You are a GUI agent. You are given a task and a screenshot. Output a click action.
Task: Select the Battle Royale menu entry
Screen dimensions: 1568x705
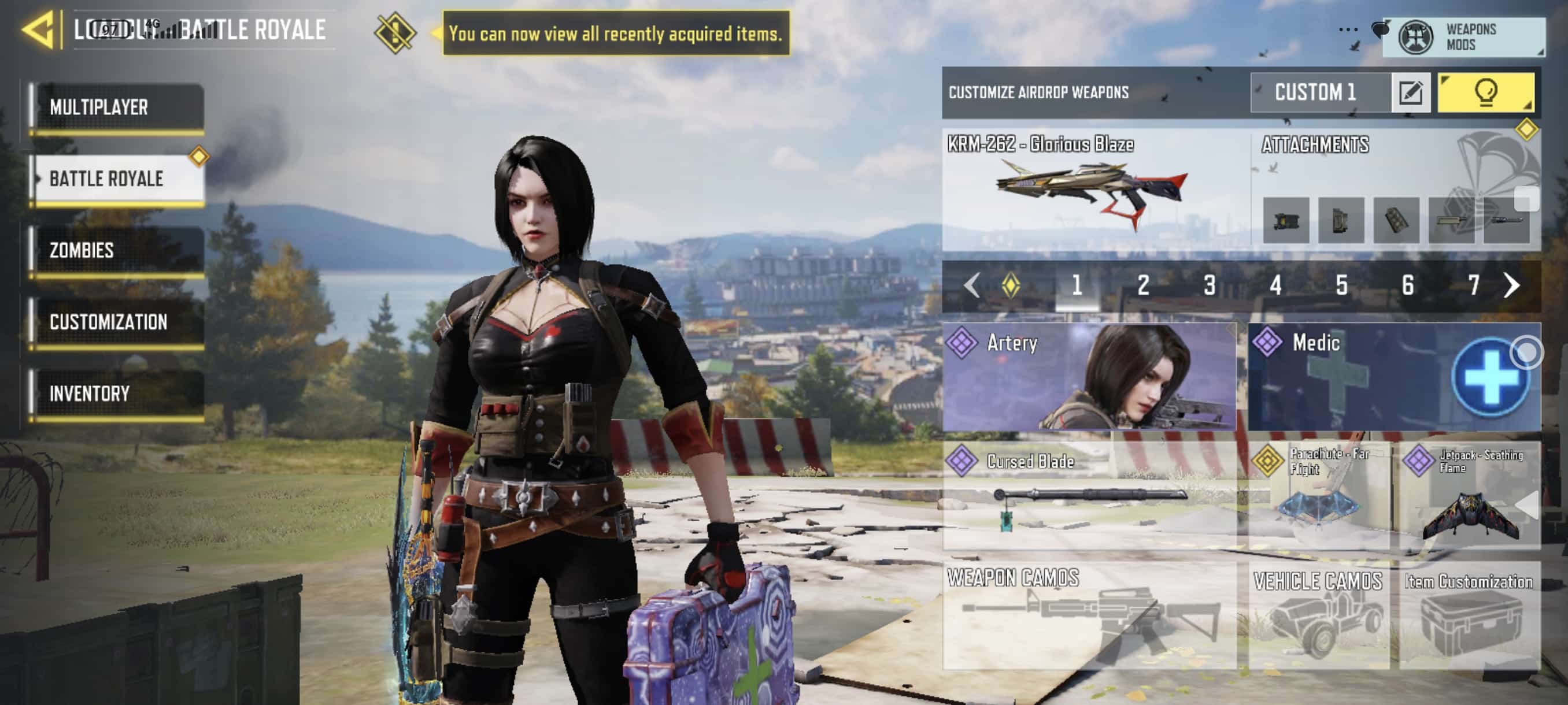117,179
